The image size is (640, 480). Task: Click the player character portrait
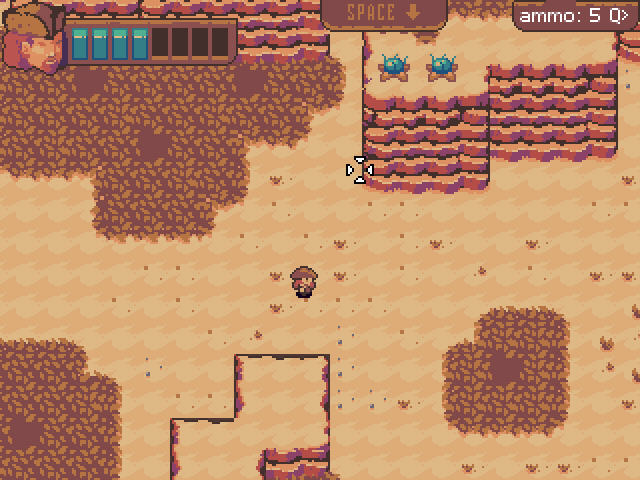click(33, 40)
